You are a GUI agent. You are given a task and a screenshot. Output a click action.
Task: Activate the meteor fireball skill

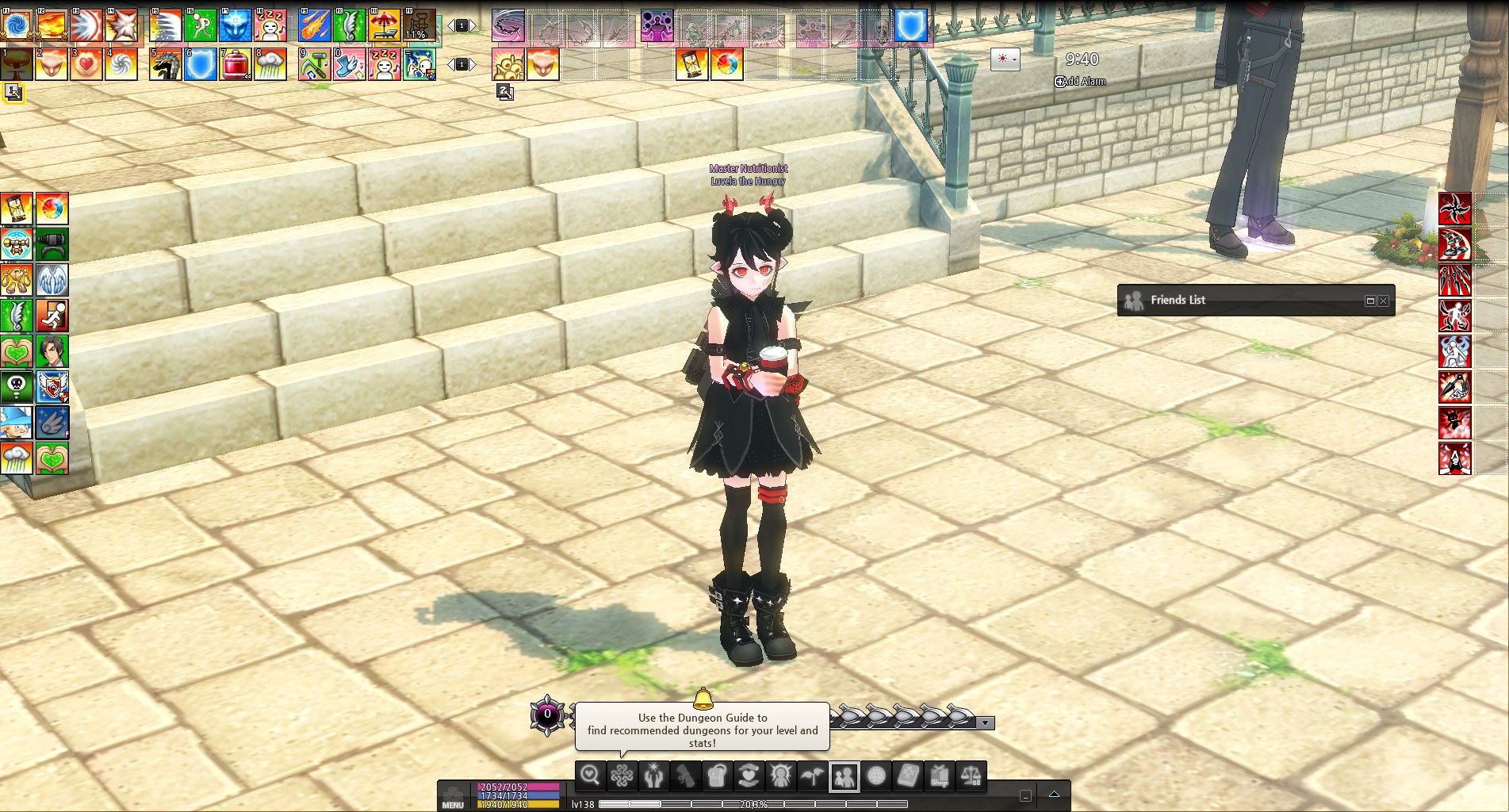click(315, 25)
